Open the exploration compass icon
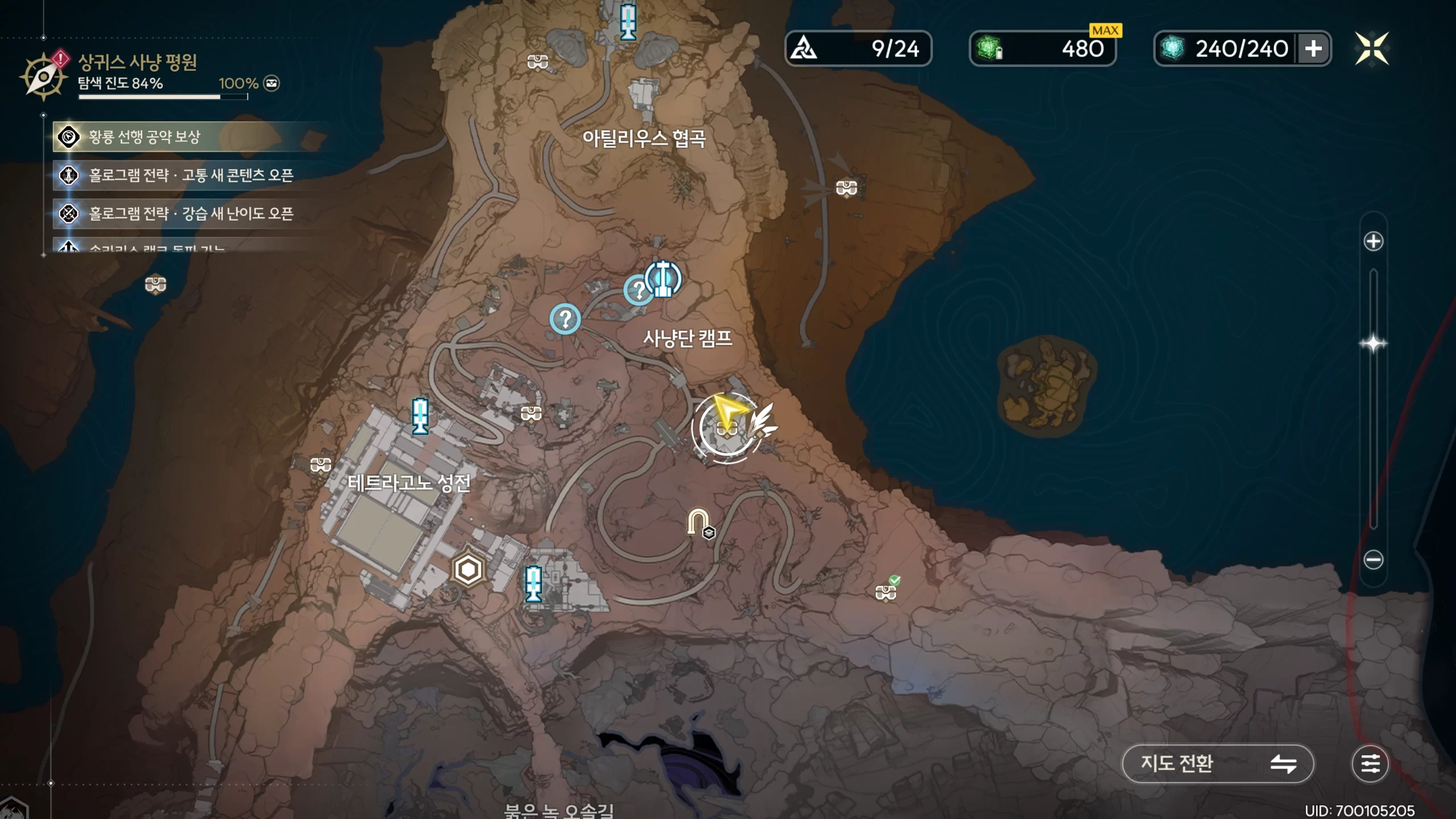This screenshot has width=1456, height=819. [43, 77]
